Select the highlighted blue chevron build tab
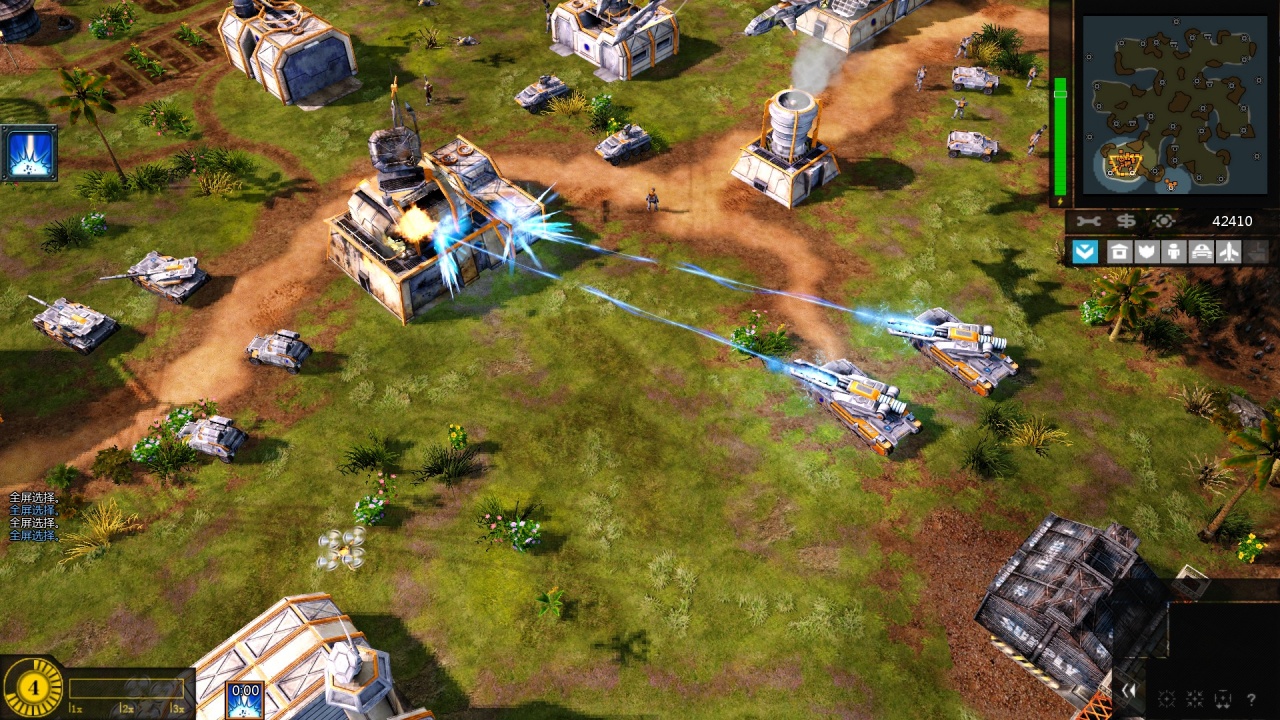 1085,251
